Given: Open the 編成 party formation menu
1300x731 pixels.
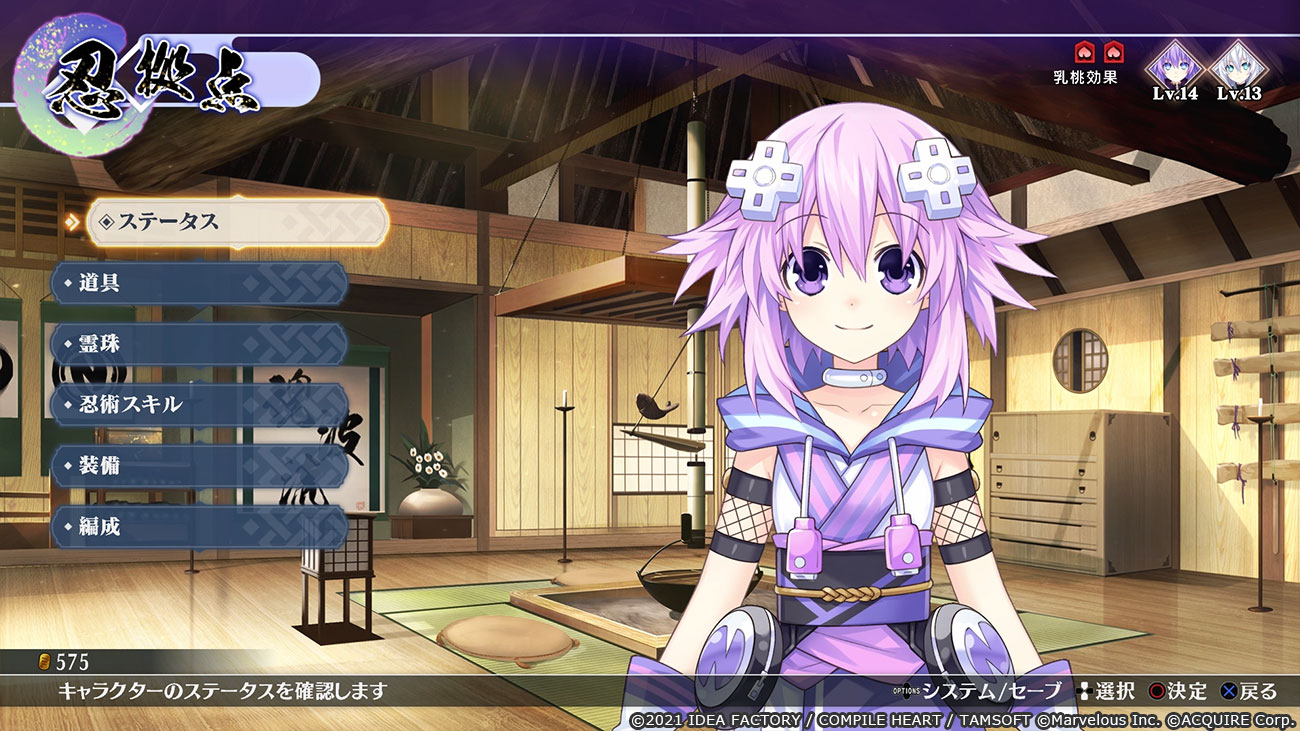Looking at the screenshot, I should click(200, 527).
